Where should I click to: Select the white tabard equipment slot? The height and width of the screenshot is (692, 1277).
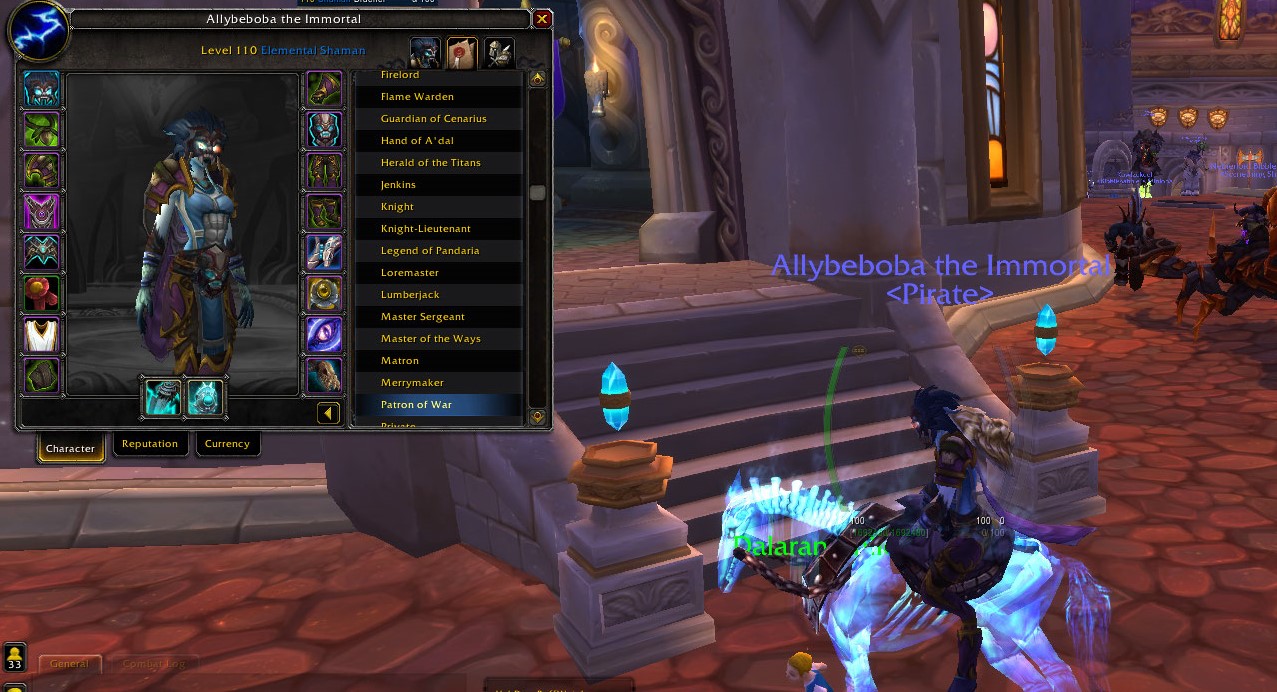[x=42, y=335]
